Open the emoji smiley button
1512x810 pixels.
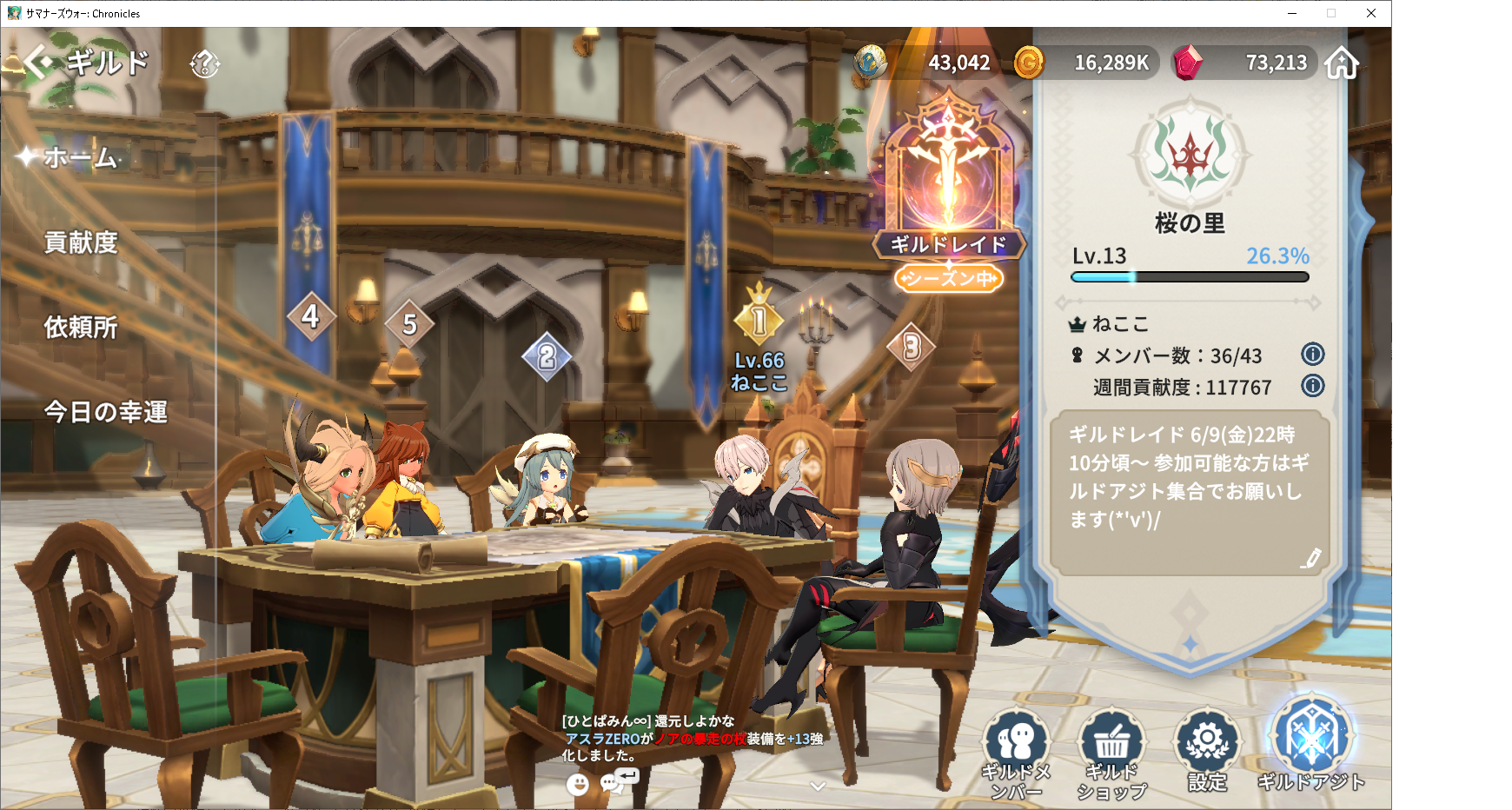tap(577, 785)
